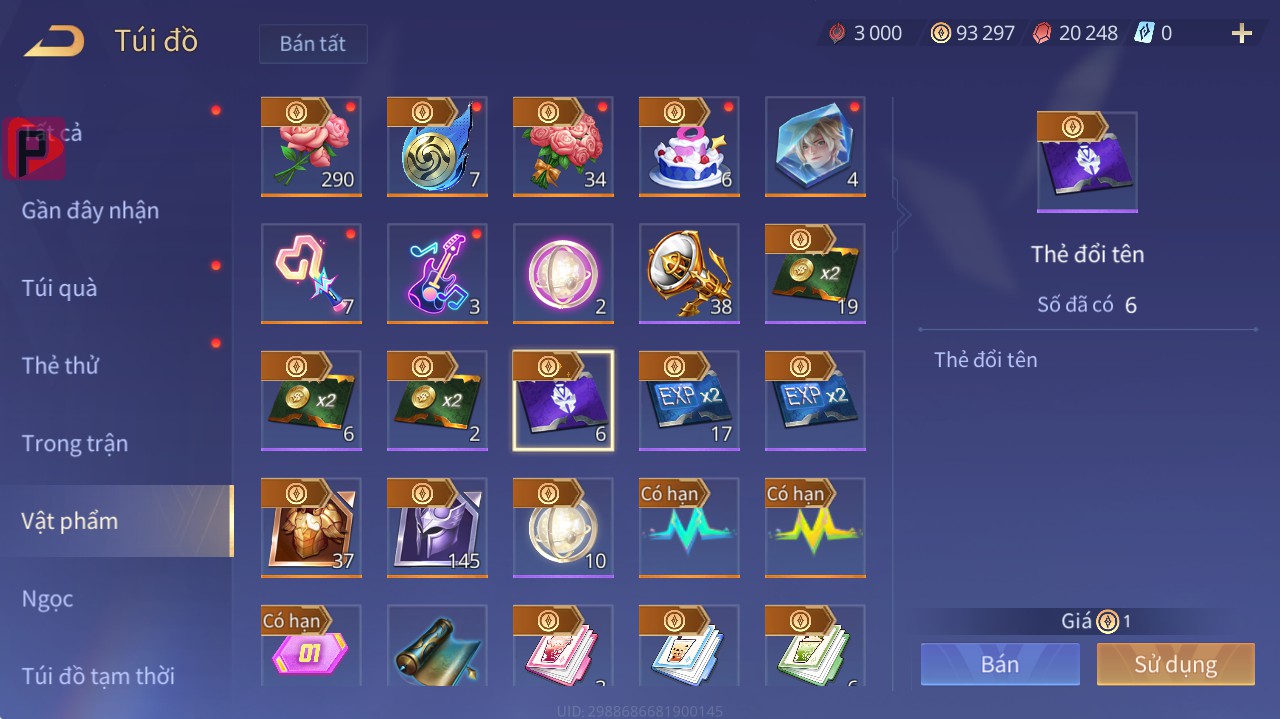Select the 'Thẻ thử' tab
This screenshot has height=719, width=1280.
click(x=60, y=365)
